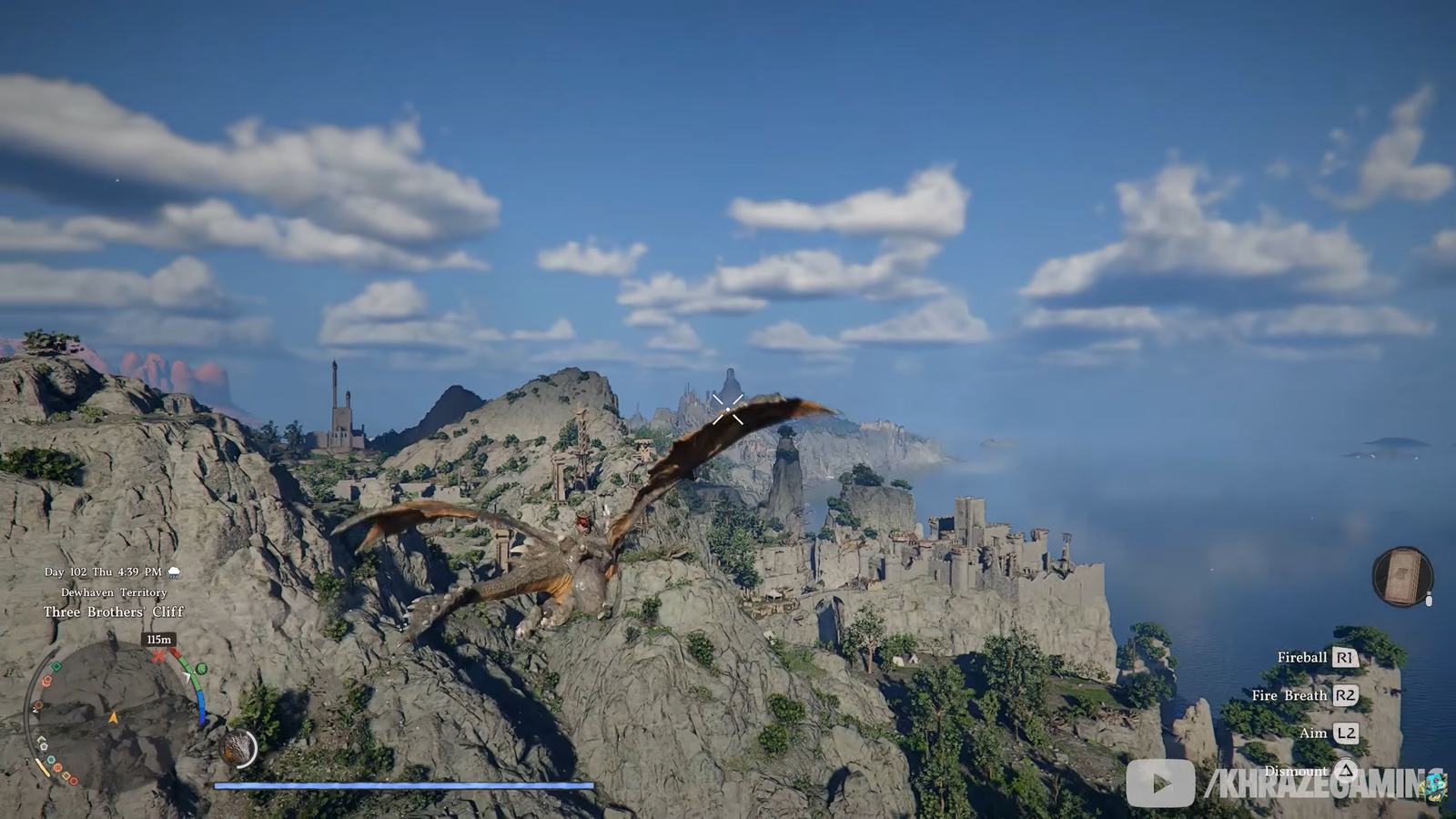Select the green diamond minimap marker

[56, 667]
